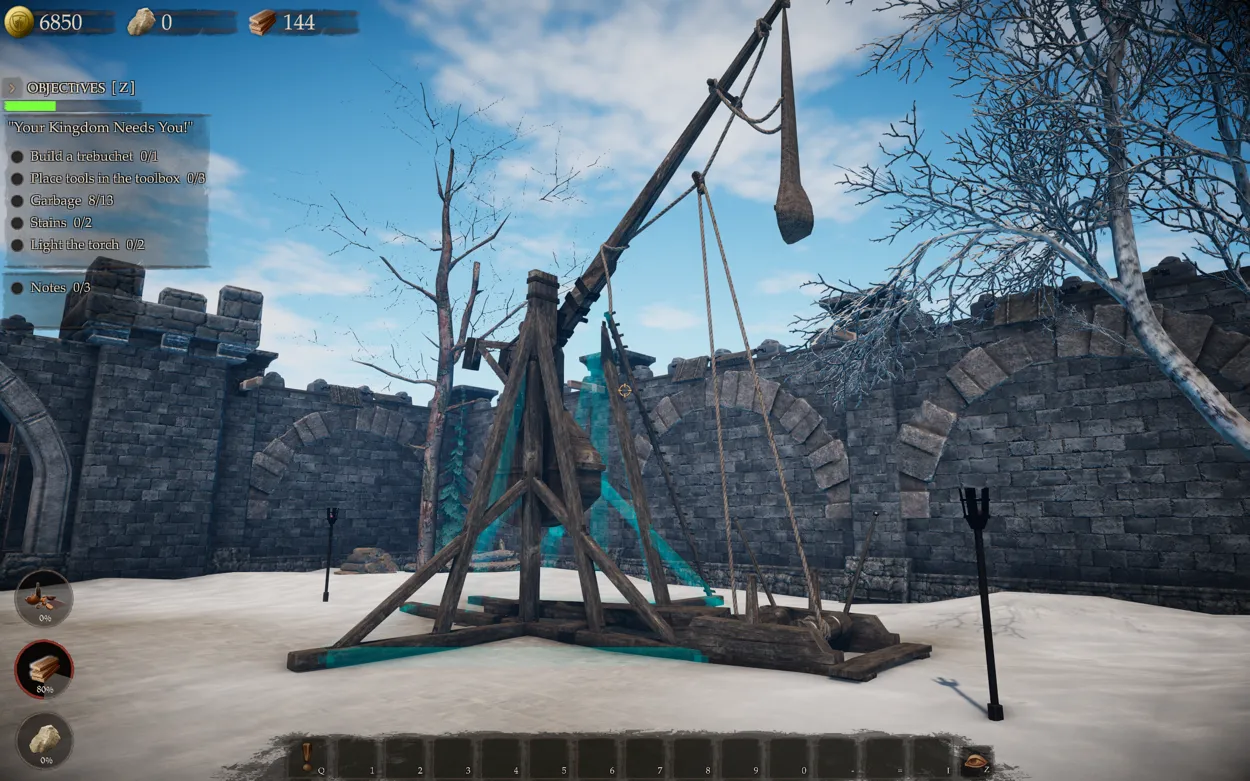Select the garbage pile resource circle

coord(44,597)
